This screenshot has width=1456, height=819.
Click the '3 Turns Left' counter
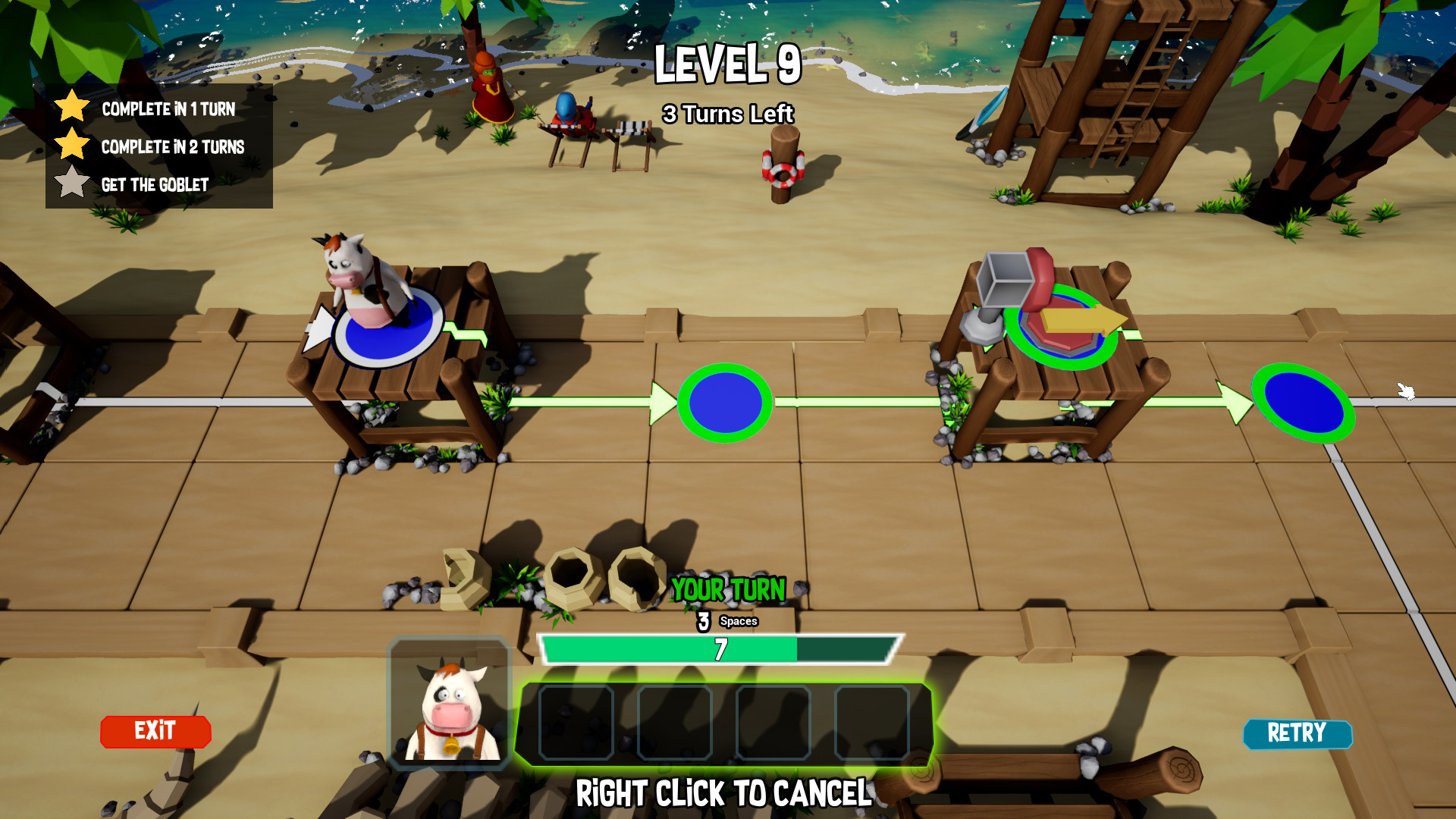point(729,114)
